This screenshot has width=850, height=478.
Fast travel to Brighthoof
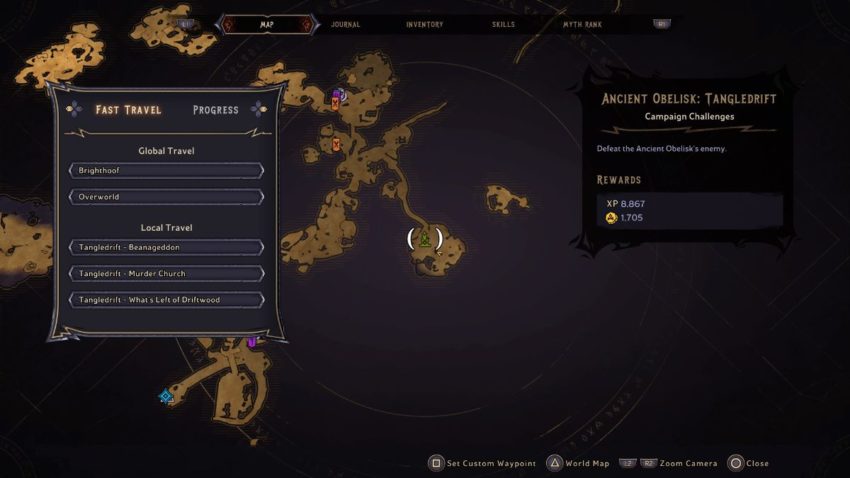(x=166, y=171)
